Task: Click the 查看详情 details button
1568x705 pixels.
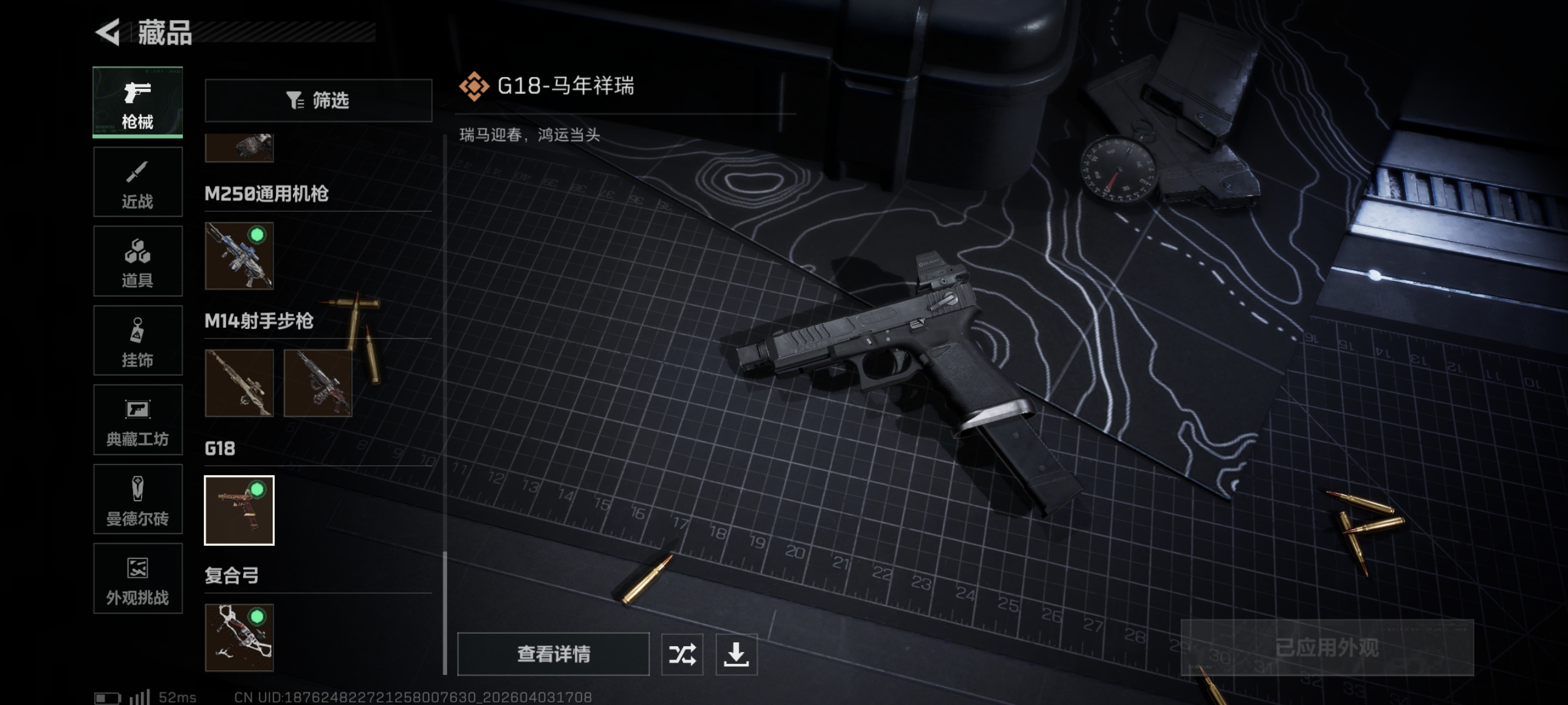Action: (x=553, y=654)
